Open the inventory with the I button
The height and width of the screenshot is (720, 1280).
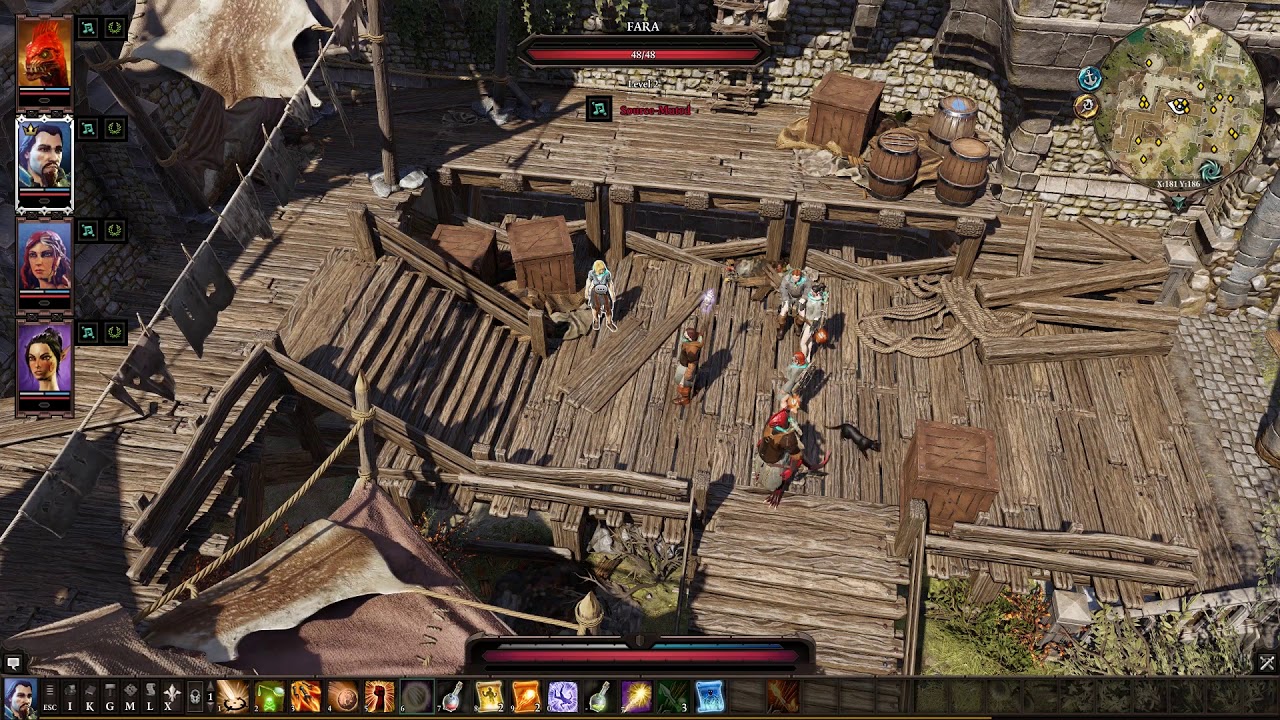pyautogui.click(x=70, y=696)
